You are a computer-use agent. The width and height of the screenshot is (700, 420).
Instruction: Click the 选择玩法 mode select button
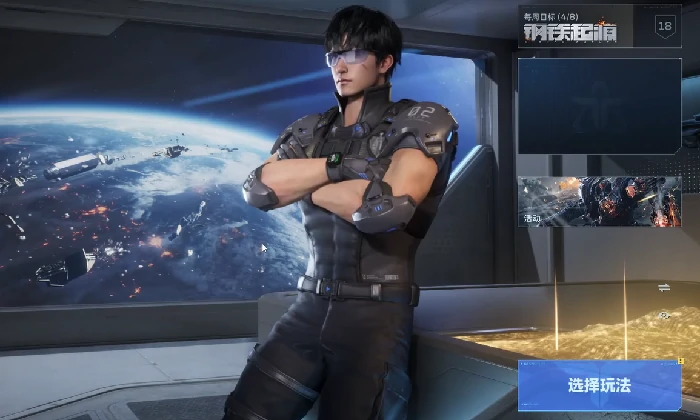[x=599, y=385]
